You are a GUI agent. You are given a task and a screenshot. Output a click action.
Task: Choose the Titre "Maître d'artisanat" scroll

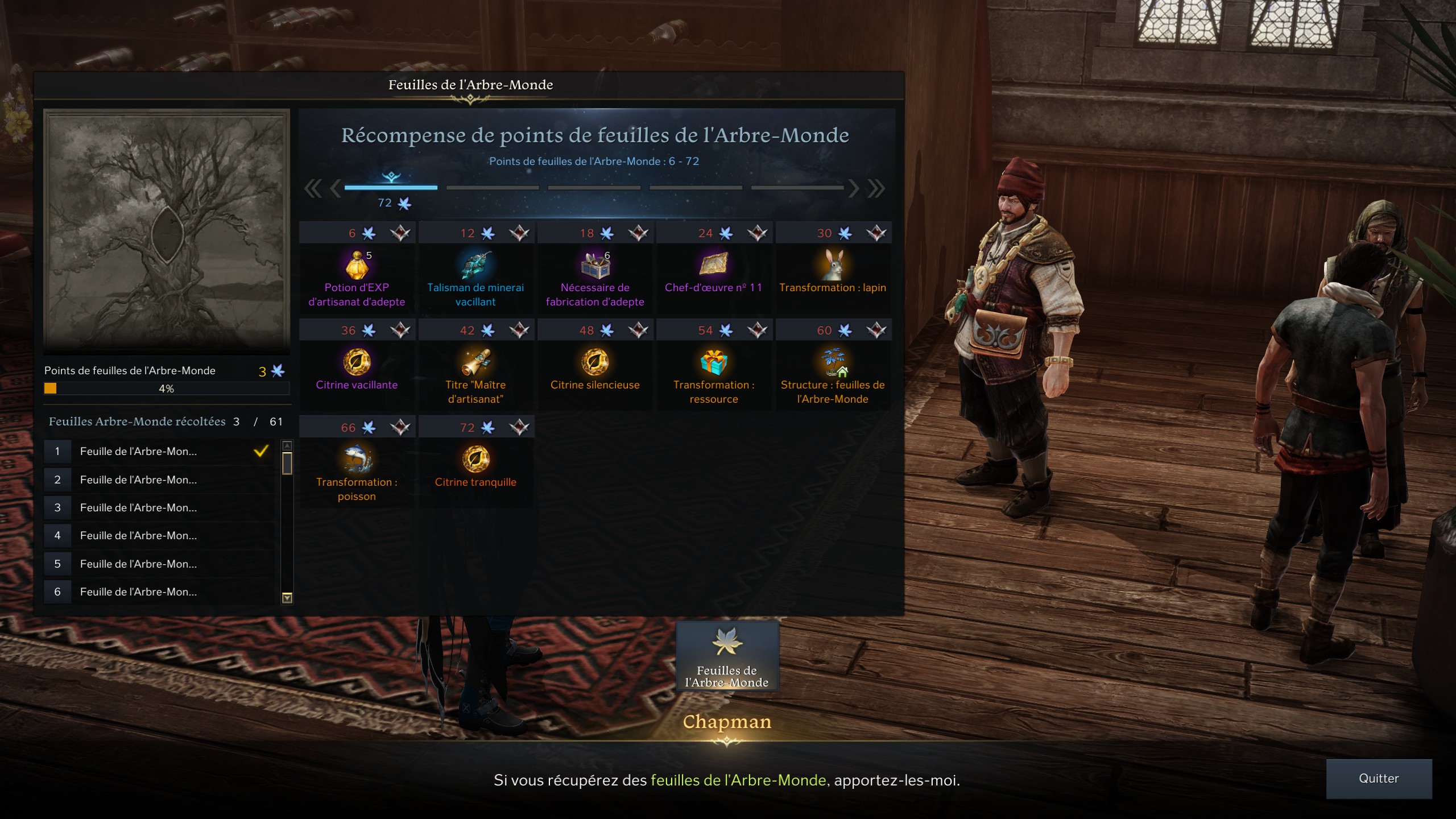[476, 362]
